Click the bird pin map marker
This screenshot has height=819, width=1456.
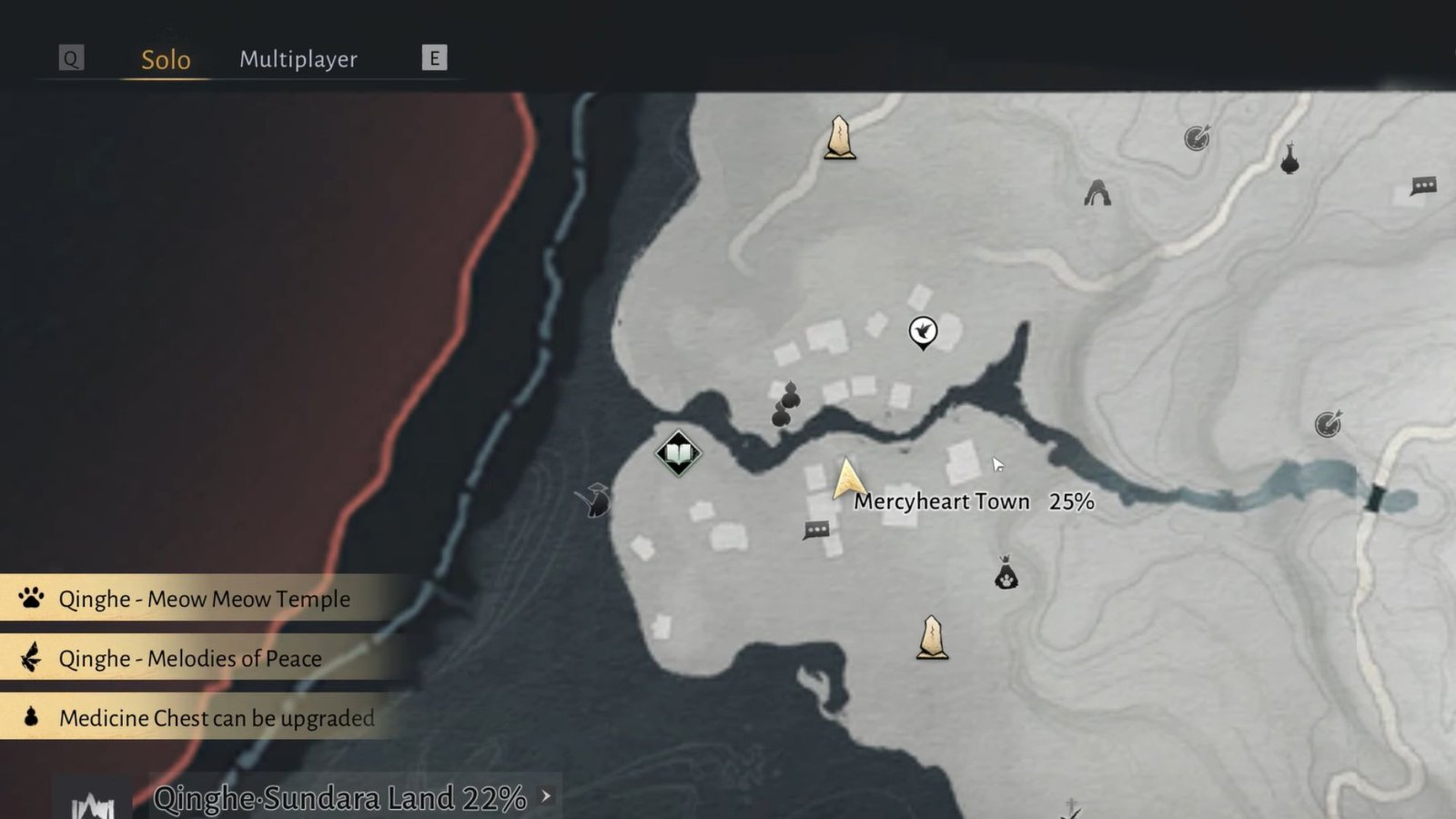[923, 331]
